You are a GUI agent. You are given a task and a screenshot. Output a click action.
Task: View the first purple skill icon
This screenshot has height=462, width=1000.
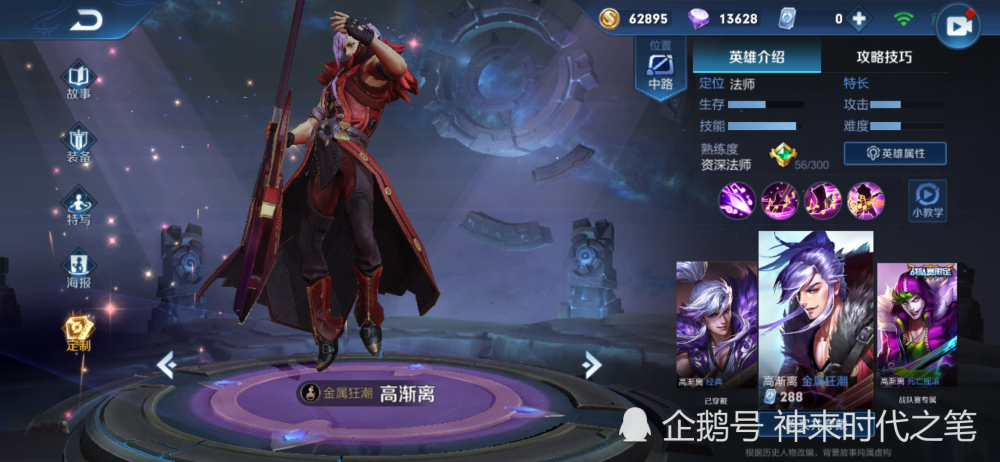point(736,200)
